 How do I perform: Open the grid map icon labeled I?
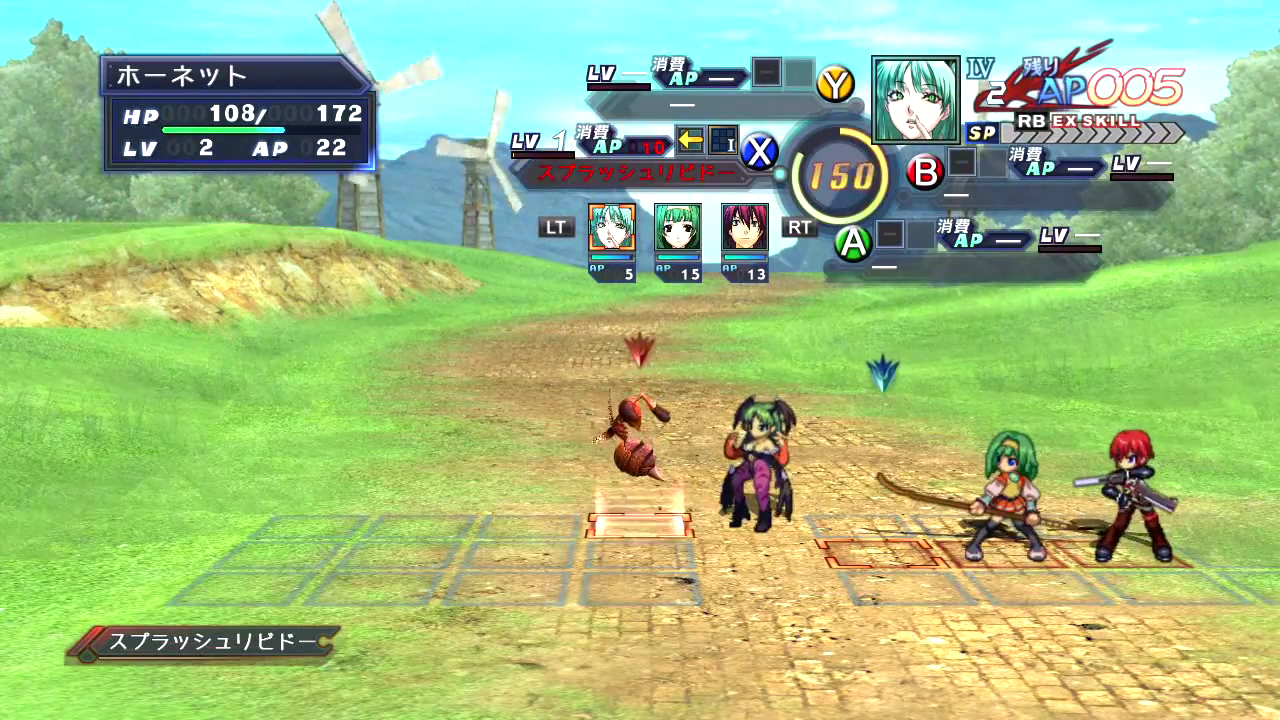pyautogui.click(x=725, y=139)
